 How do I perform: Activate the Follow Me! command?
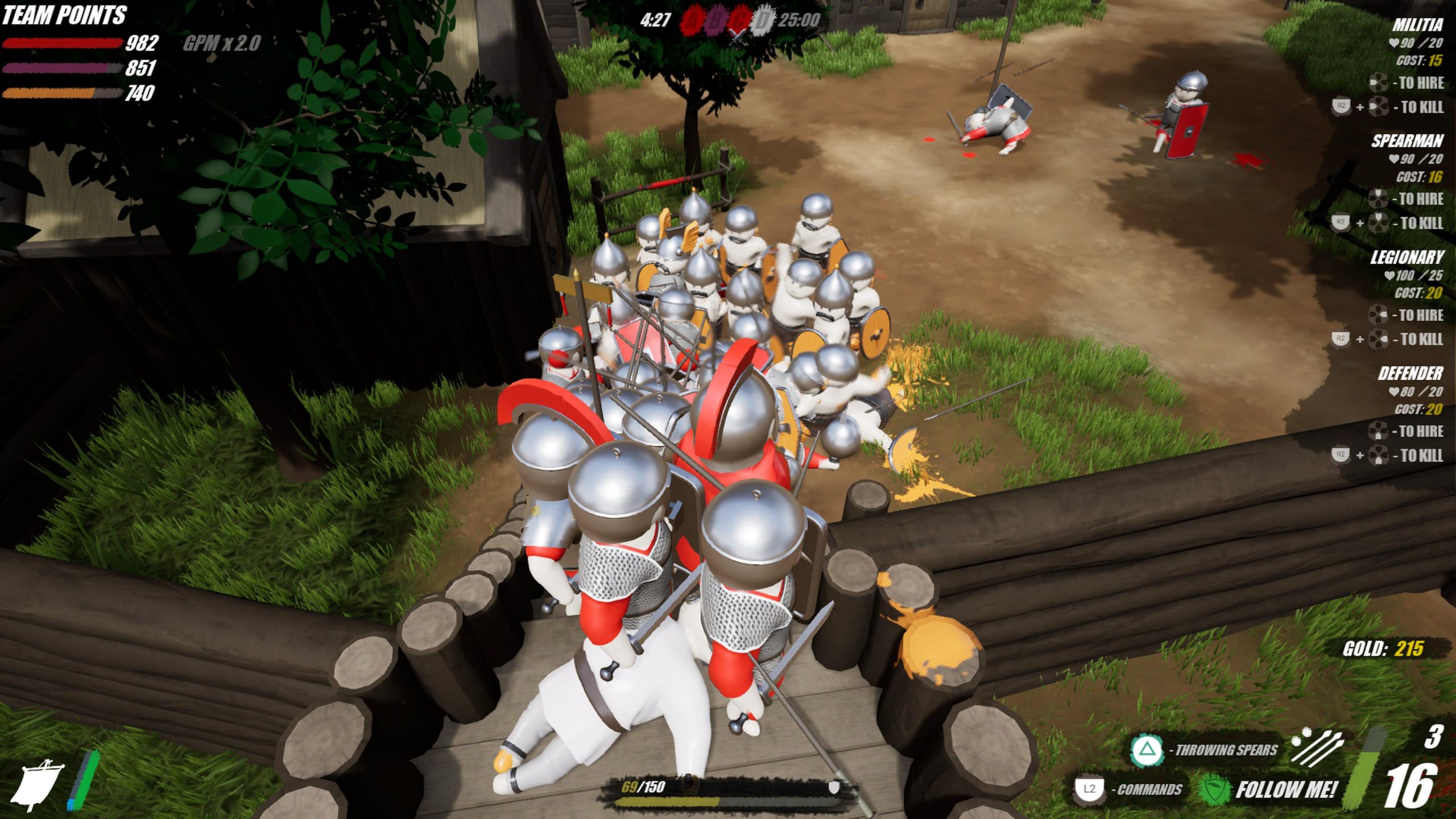[1284, 789]
